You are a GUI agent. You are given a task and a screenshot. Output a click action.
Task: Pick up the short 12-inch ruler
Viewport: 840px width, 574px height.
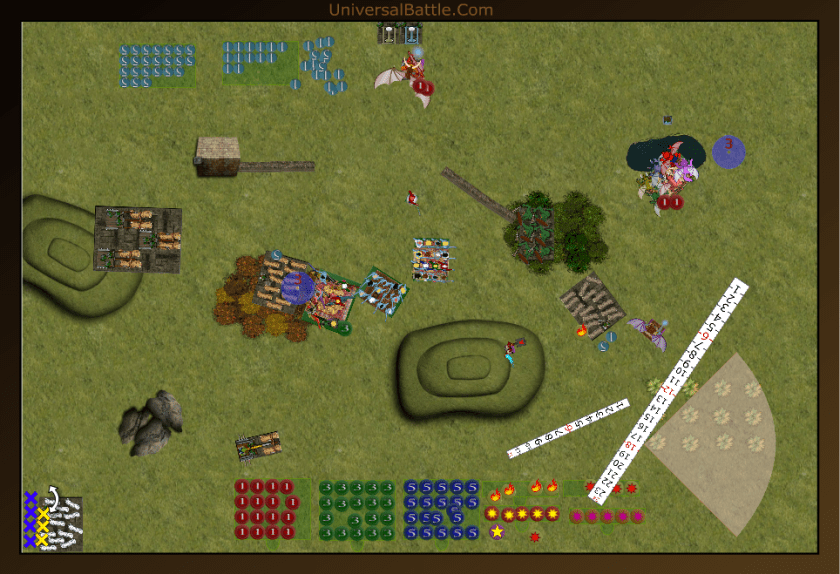[567, 429]
